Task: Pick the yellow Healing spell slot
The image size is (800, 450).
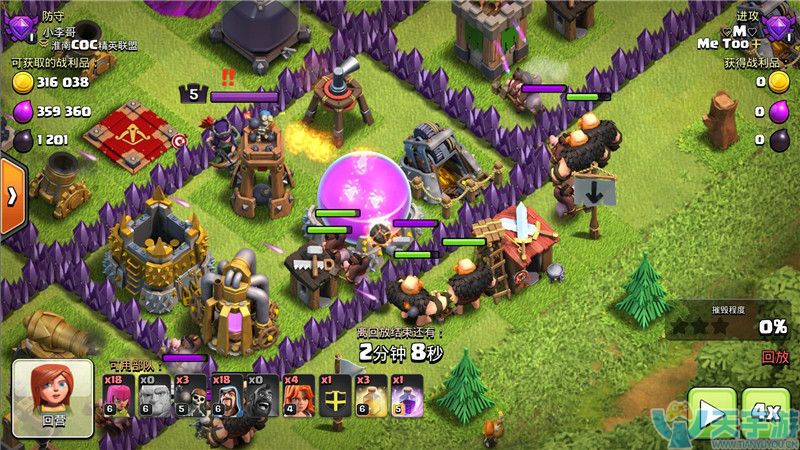Action: coord(372,395)
